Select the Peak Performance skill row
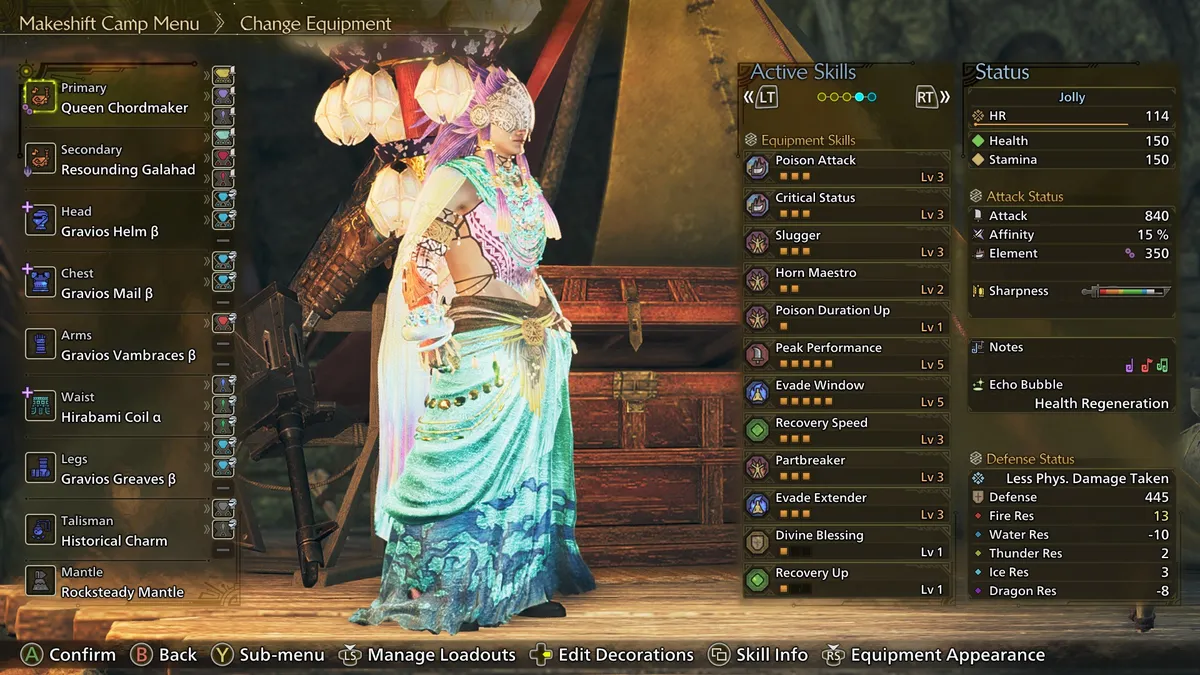 pyautogui.click(x=846, y=355)
